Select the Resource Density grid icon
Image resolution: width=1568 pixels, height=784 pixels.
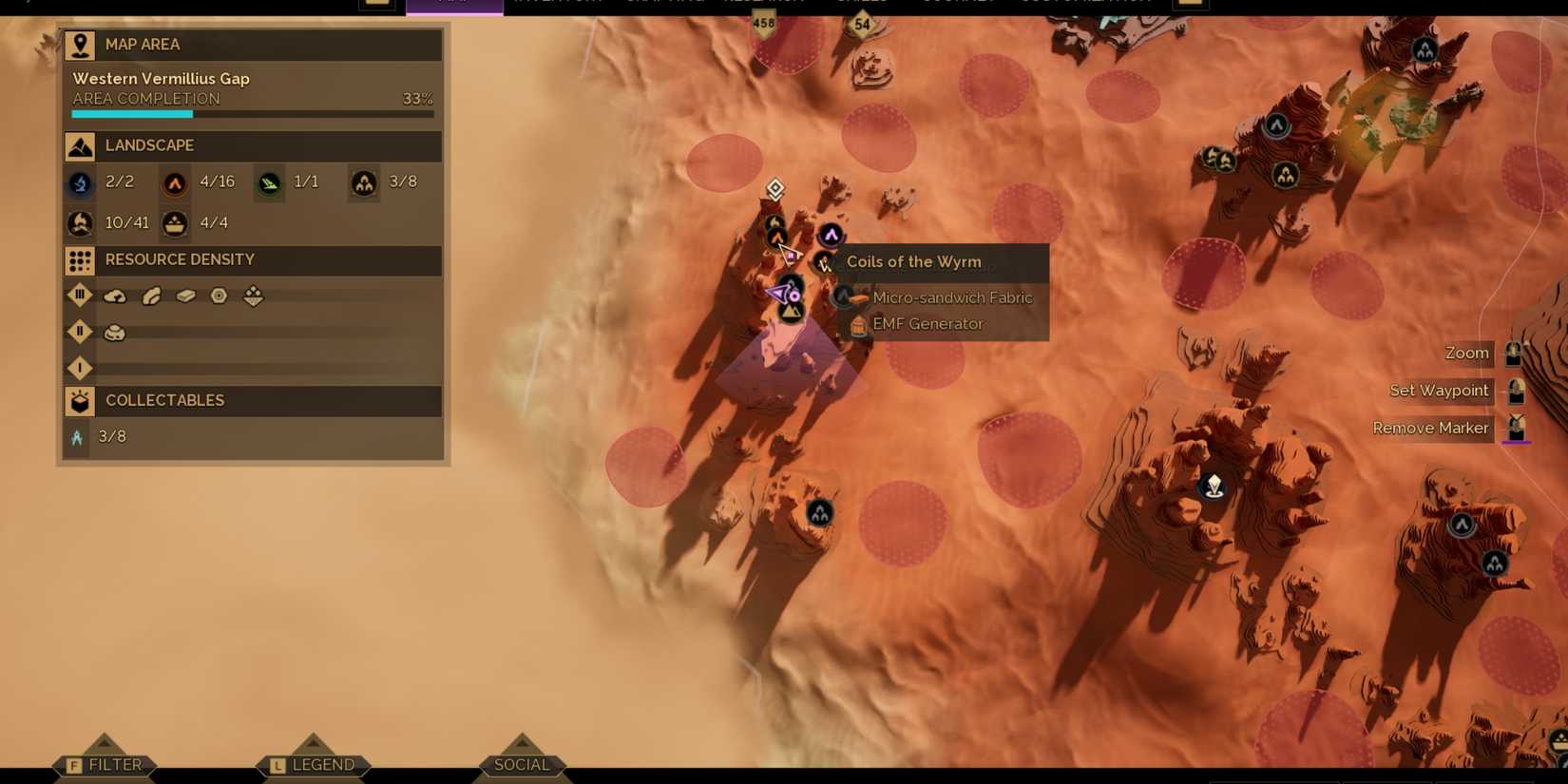pos(79,259)
